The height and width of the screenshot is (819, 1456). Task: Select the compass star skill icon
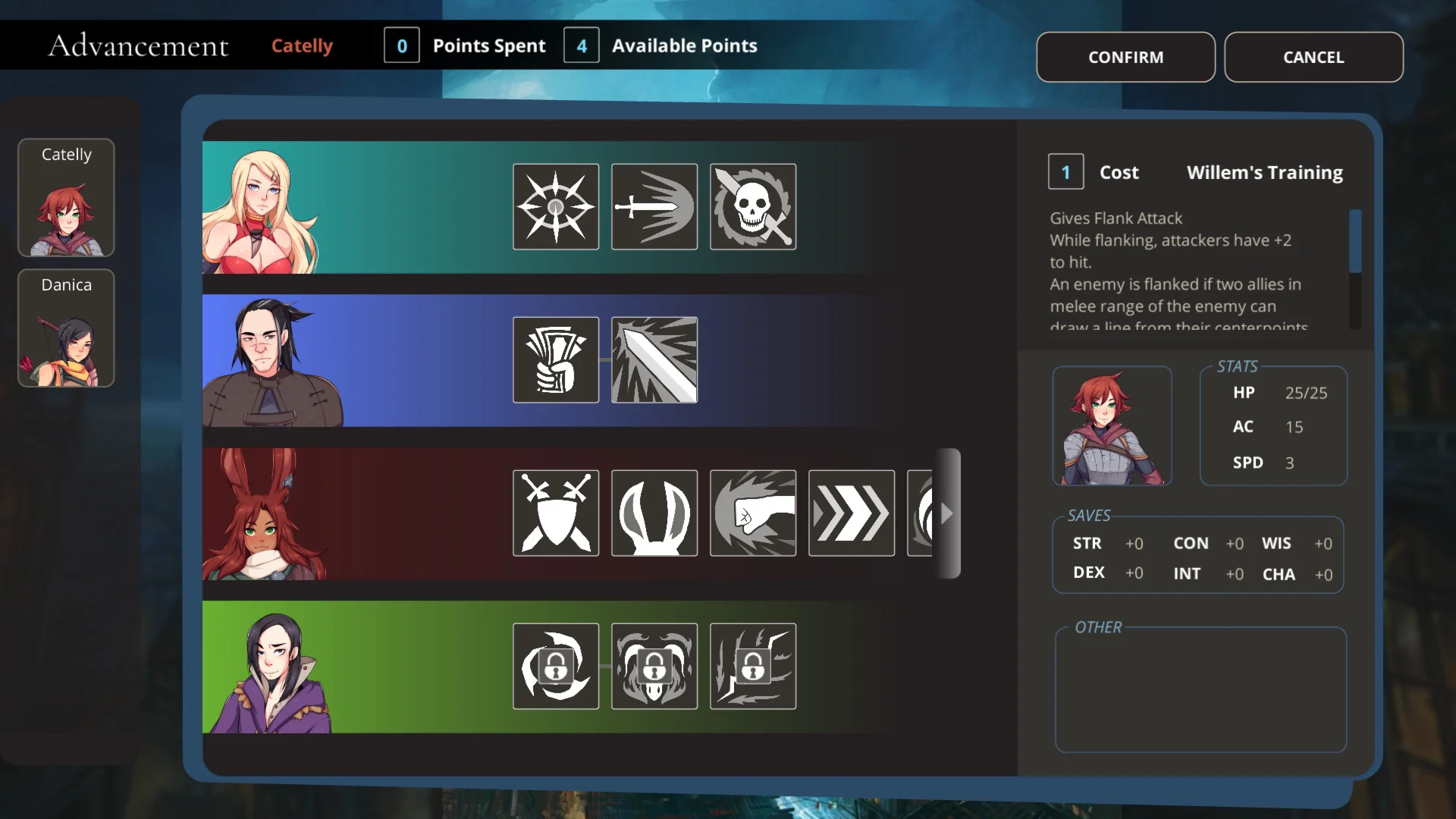coord(556,206)
